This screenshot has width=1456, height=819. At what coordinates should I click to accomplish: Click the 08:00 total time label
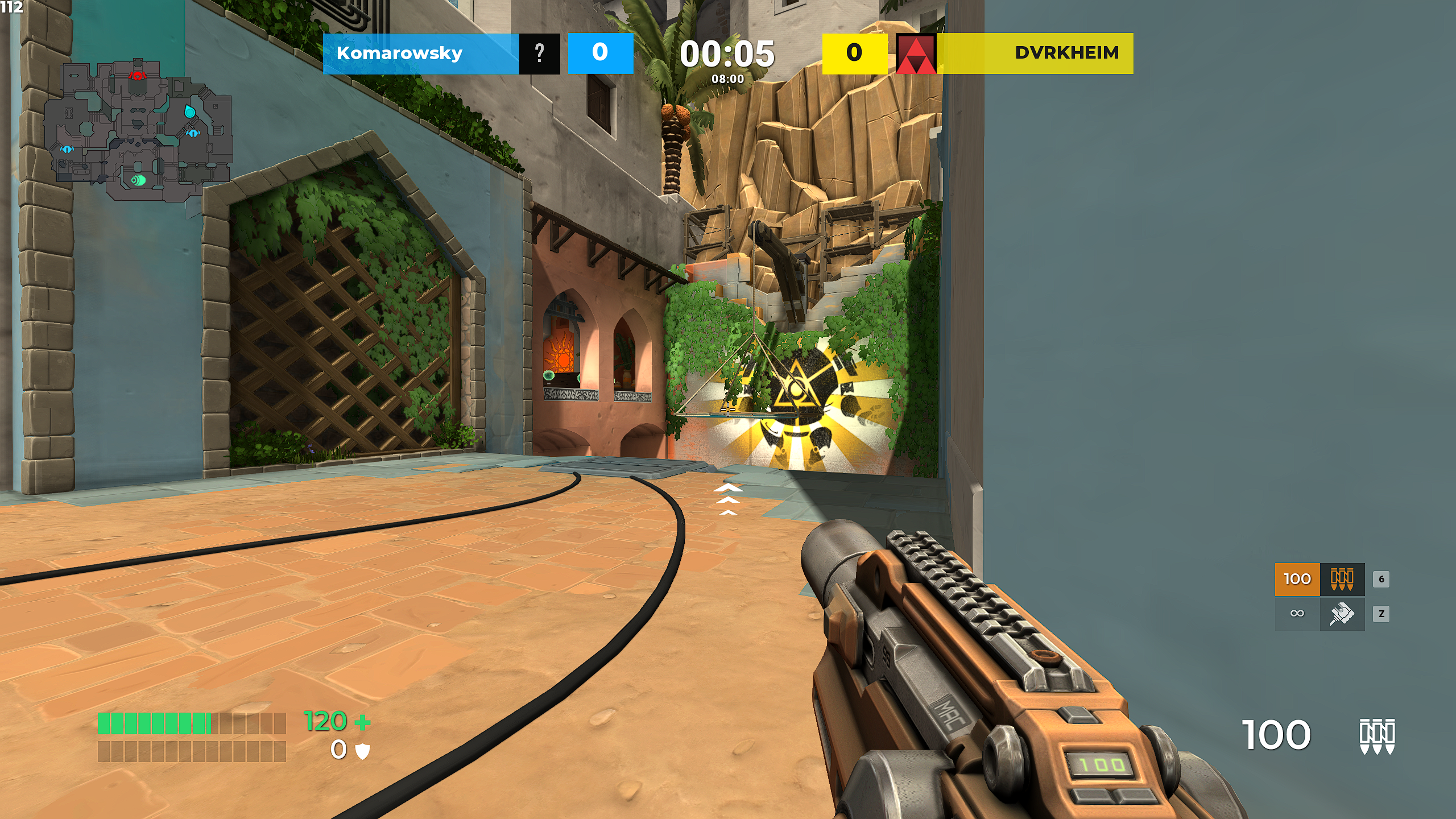pyautogui.click(x=728, y=80)
